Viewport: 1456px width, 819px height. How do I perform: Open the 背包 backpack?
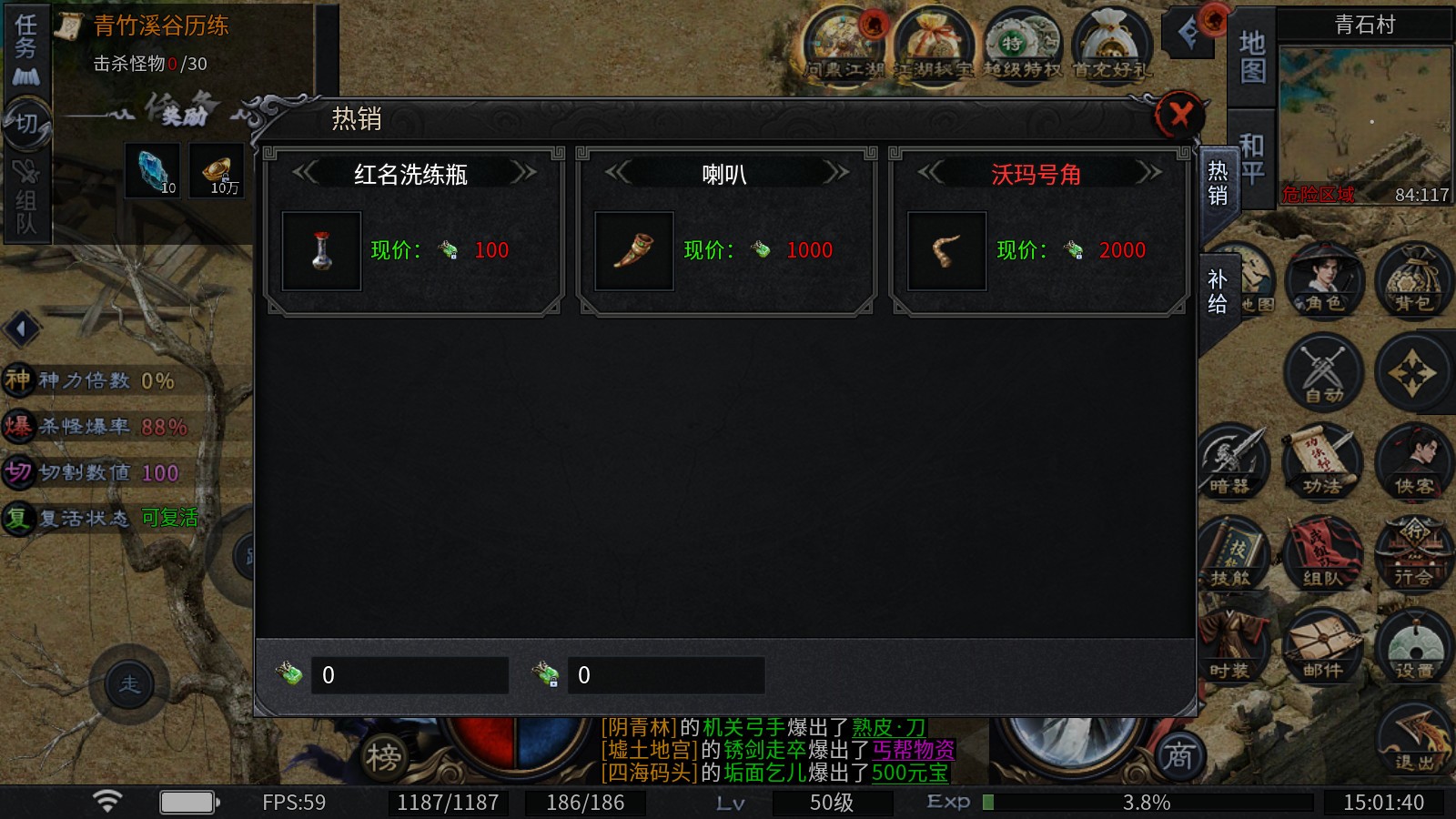pyautogui.click(x=1413, y=279)
